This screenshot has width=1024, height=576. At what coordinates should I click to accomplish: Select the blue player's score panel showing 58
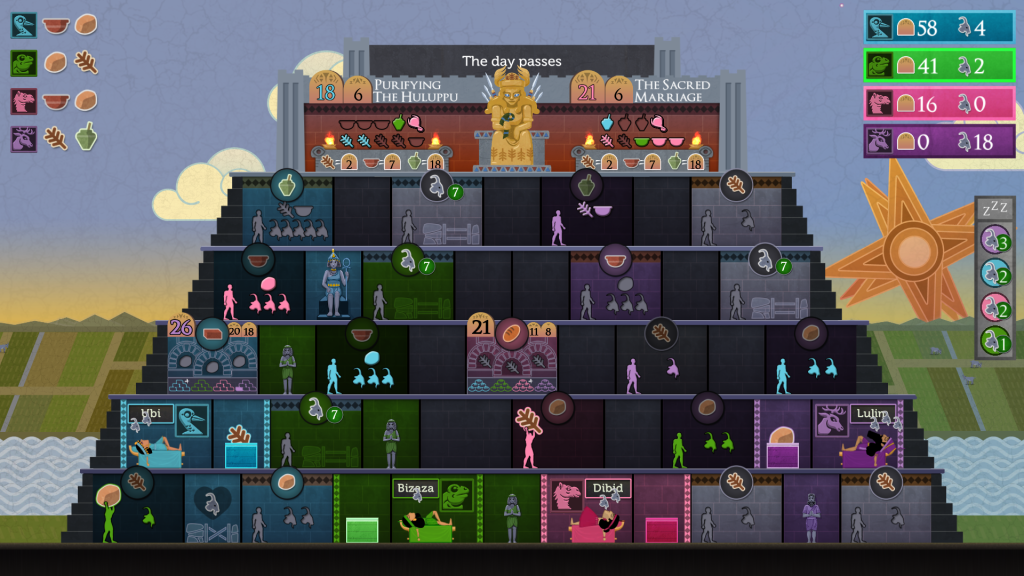click(939, 28)
